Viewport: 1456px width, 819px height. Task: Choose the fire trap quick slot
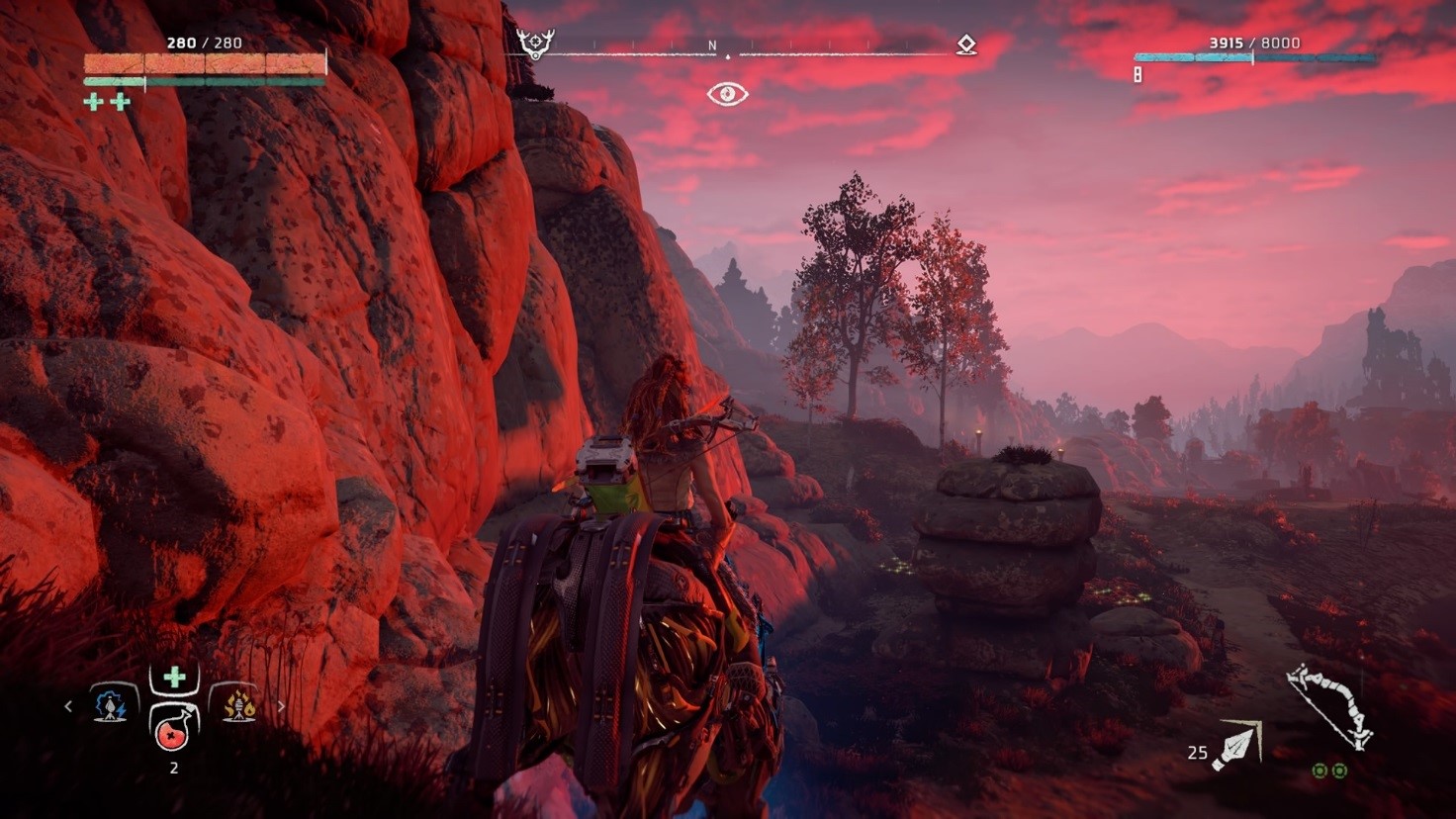237,705
